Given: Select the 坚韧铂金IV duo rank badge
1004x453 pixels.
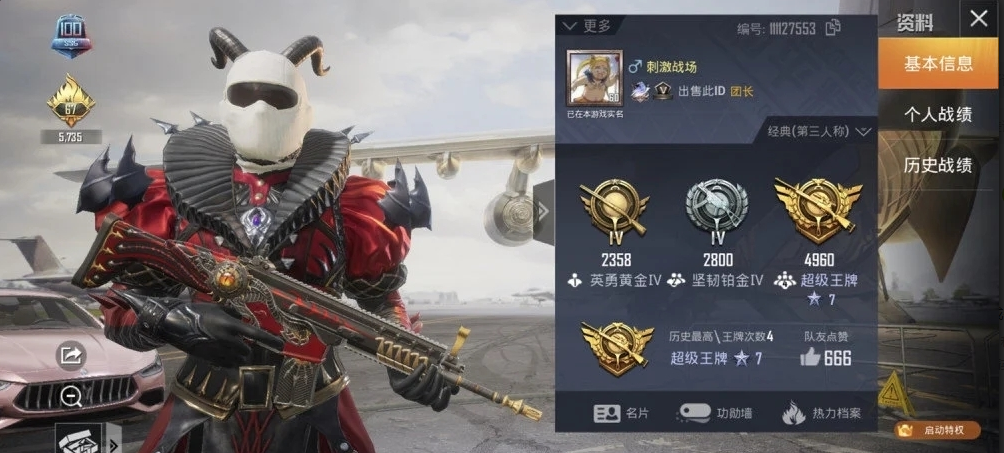Looking at the screenshot, I should click(x=716, y=210).
